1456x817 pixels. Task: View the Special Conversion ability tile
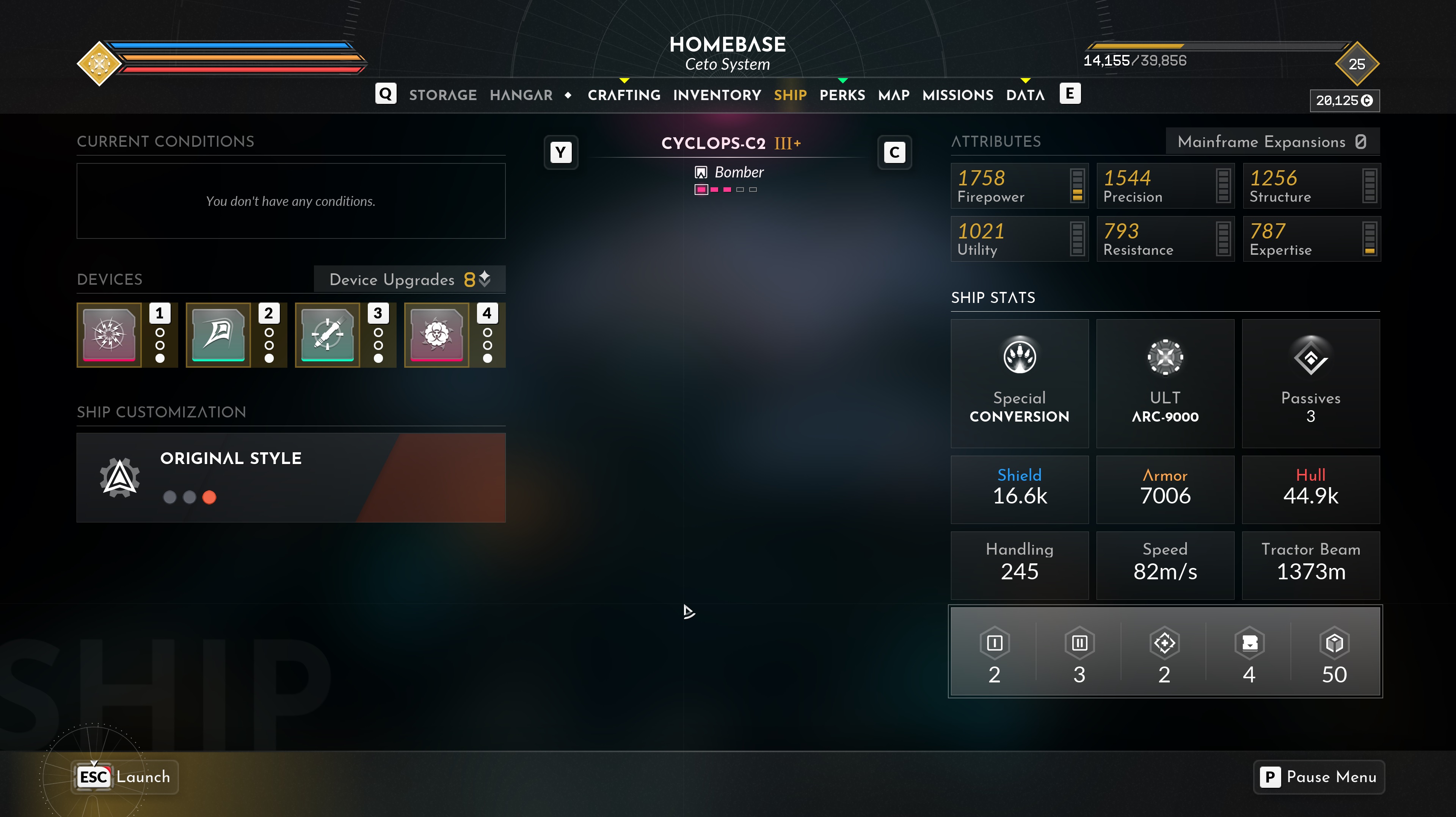coord(1019,383)
